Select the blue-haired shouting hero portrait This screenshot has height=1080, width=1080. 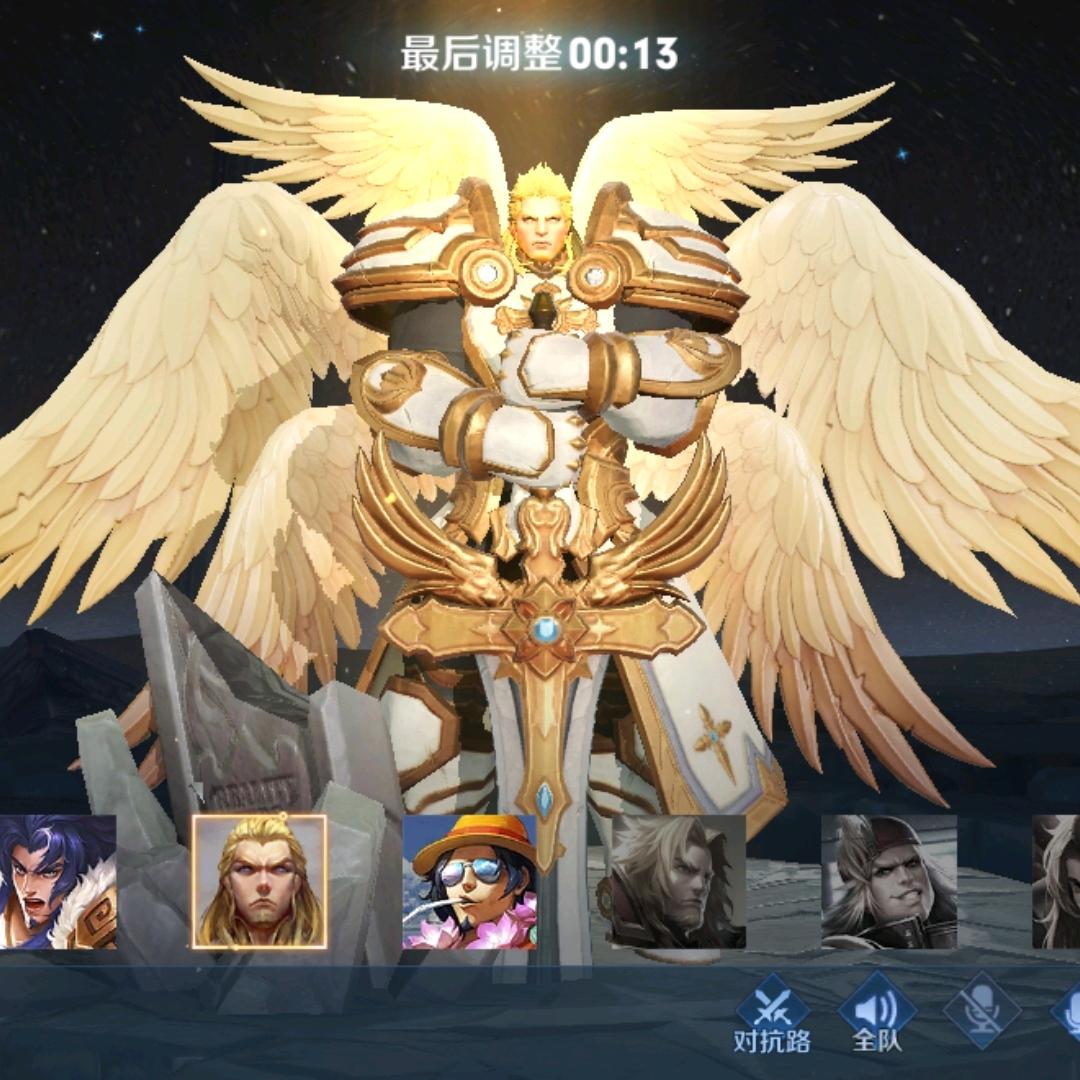point(57,881)
